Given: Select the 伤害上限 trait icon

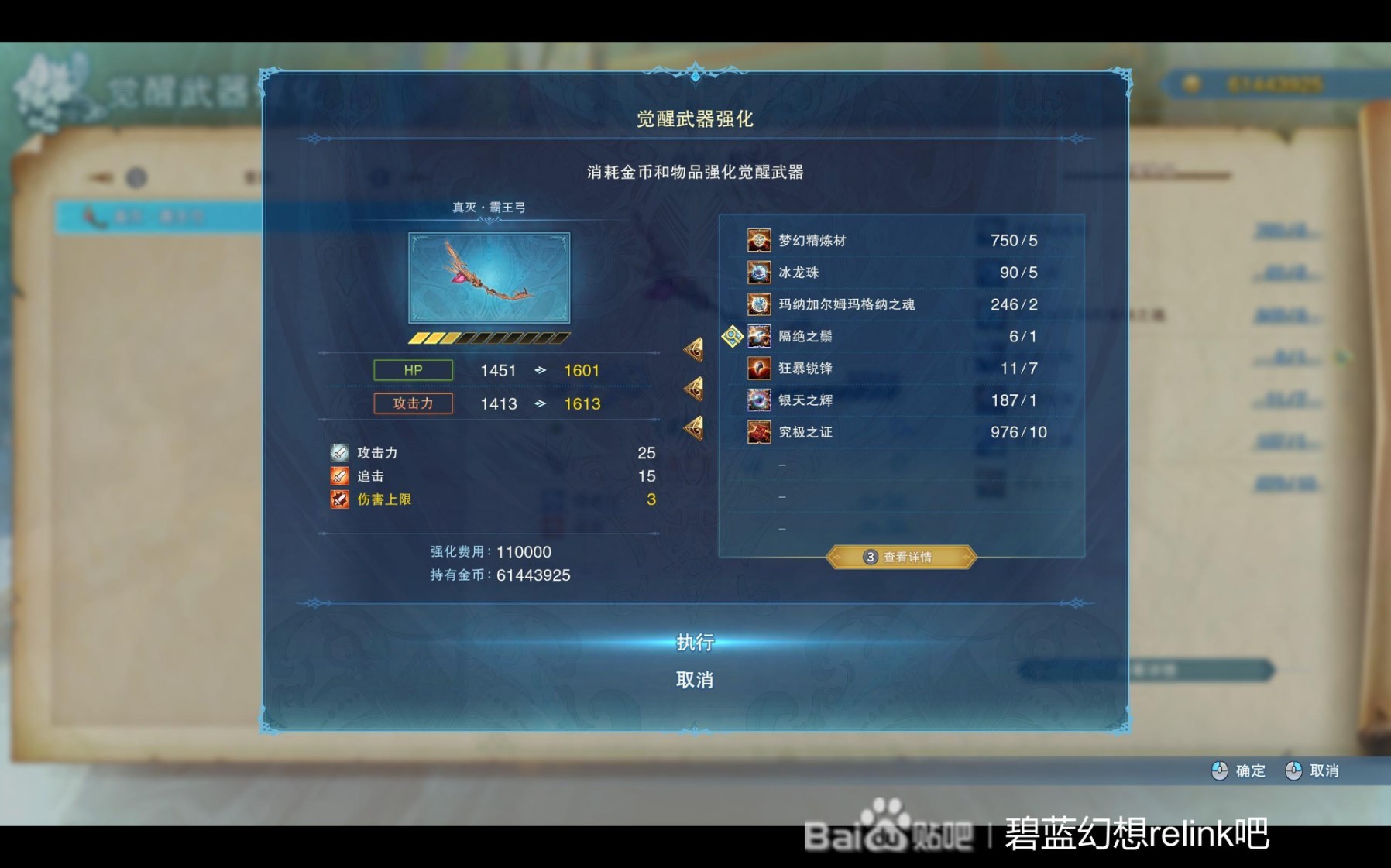Looking at the screenshot, I should coord(338,499).
